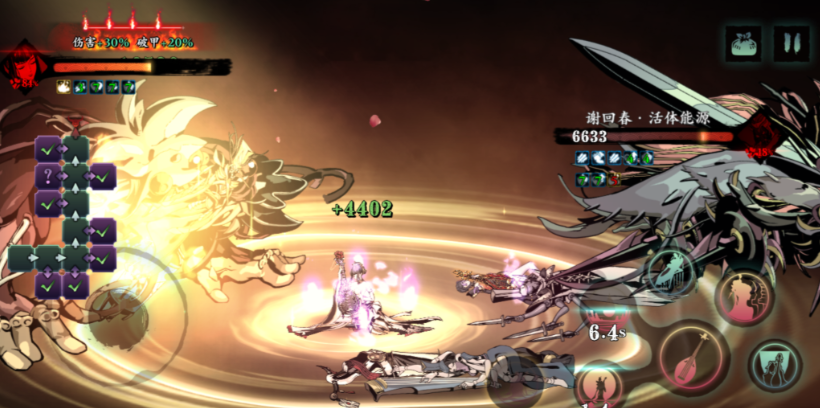The image size is (820, 408).
Task: Use the red silhouette head skill
Action: point(743,297)
